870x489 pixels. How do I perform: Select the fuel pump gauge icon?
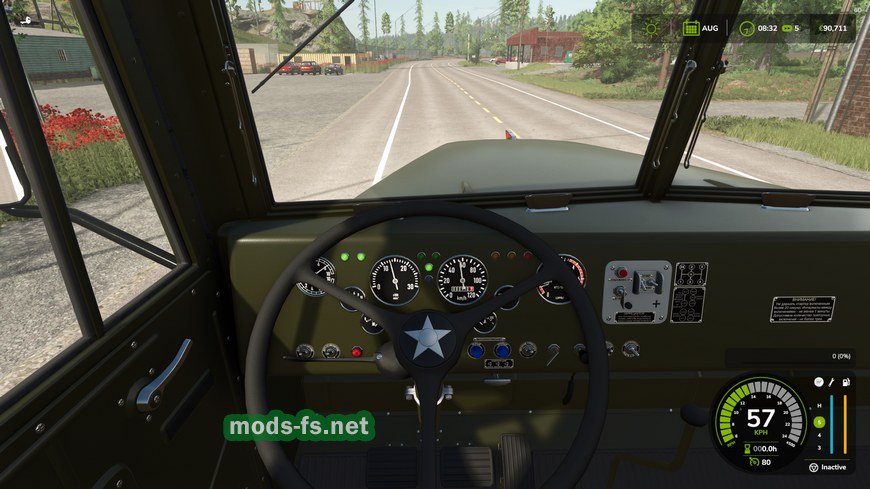[x=845, y=382]
